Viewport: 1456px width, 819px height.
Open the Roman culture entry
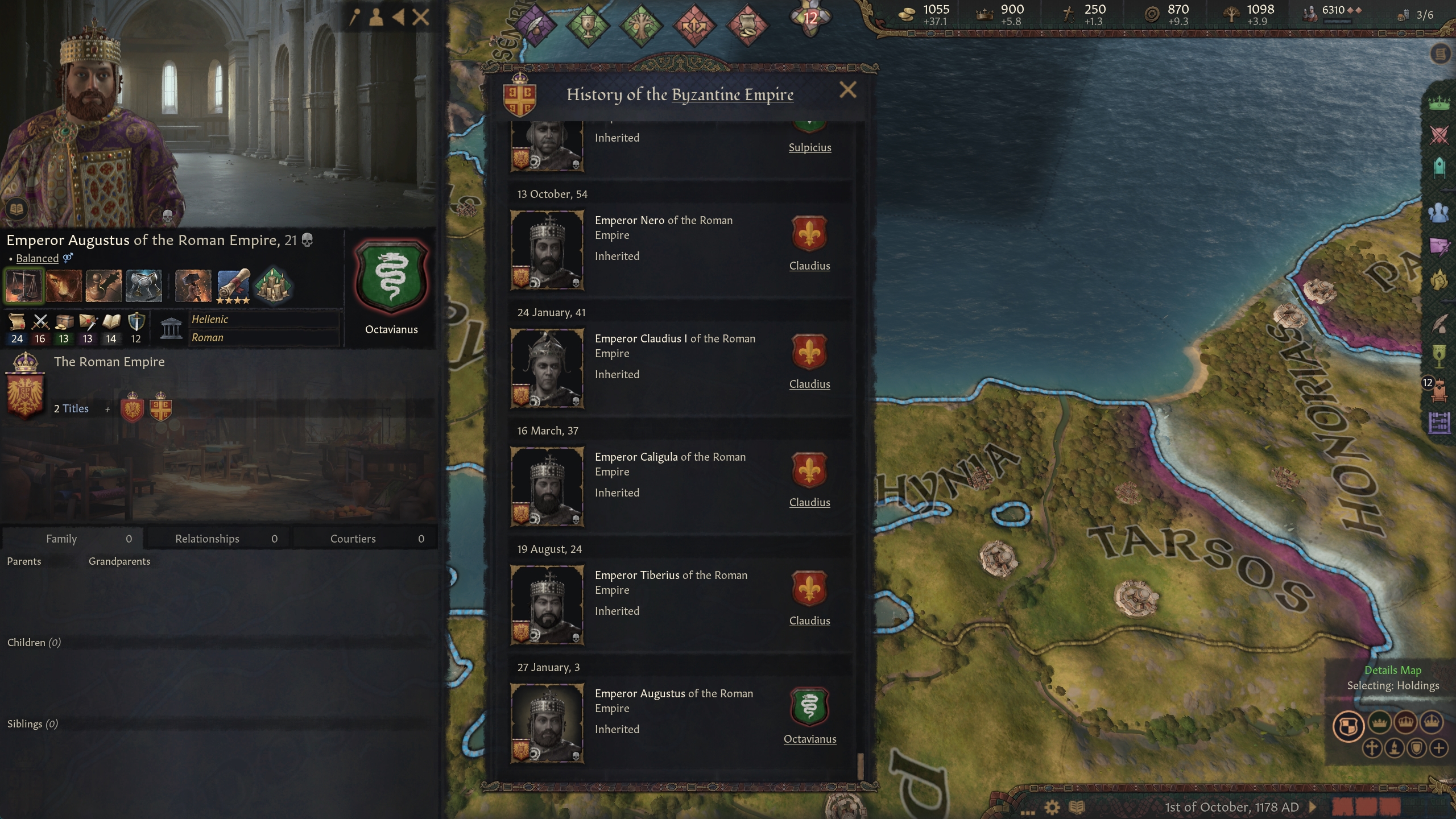click(208, 337)
